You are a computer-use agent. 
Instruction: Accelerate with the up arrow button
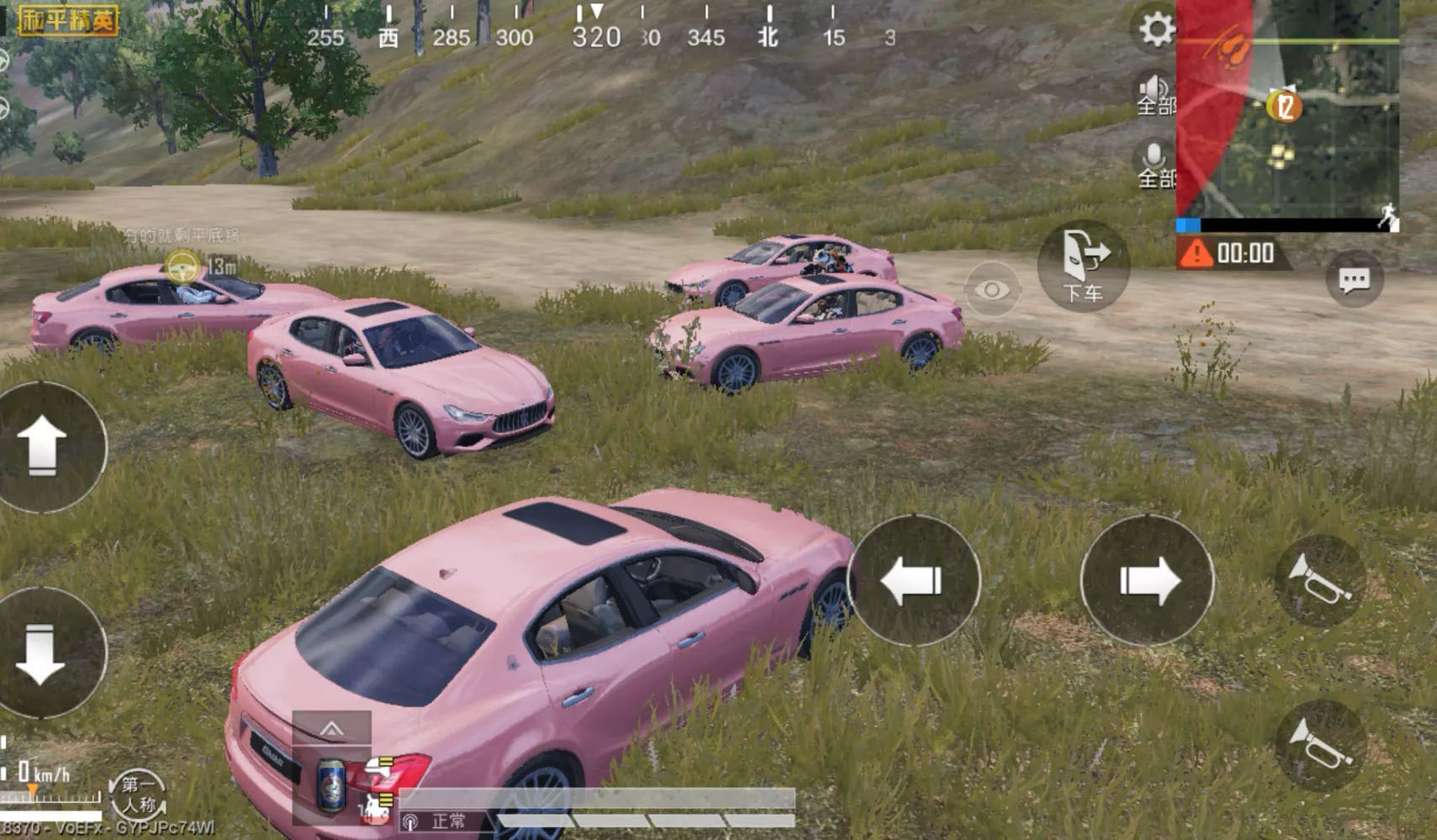(44, 446)
